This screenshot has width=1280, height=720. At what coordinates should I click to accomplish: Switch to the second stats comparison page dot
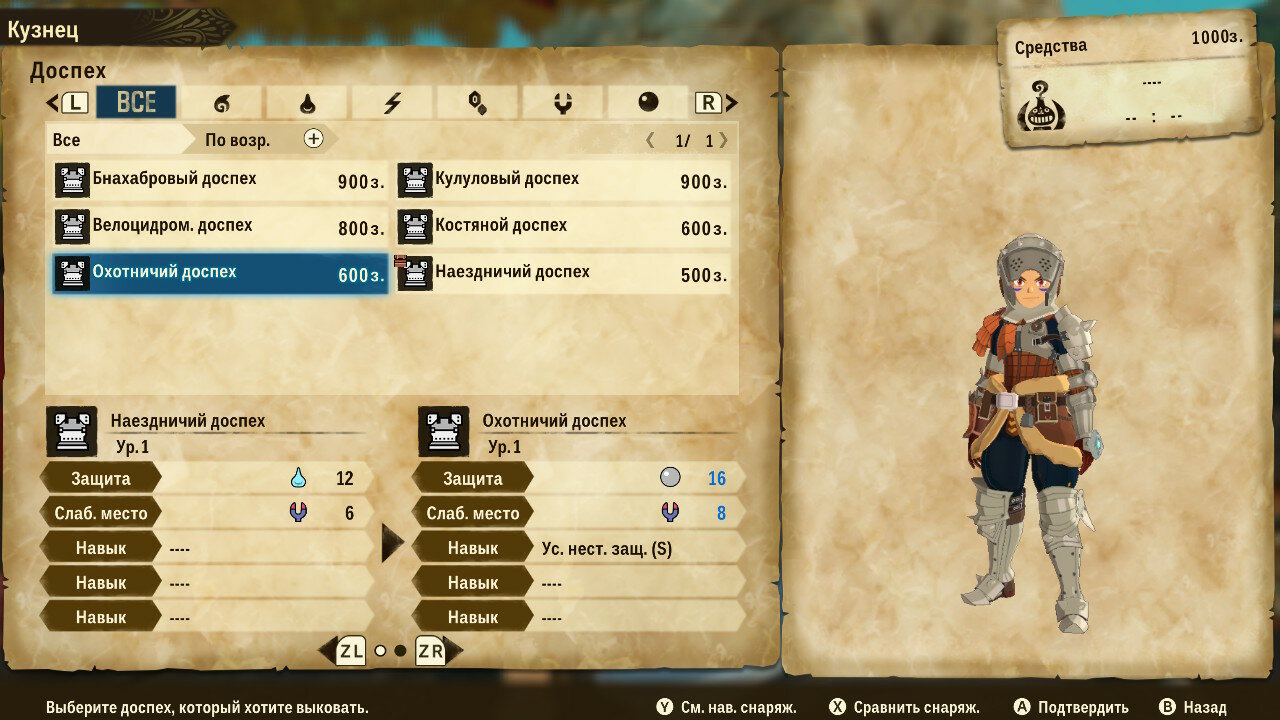pos(400,651)
